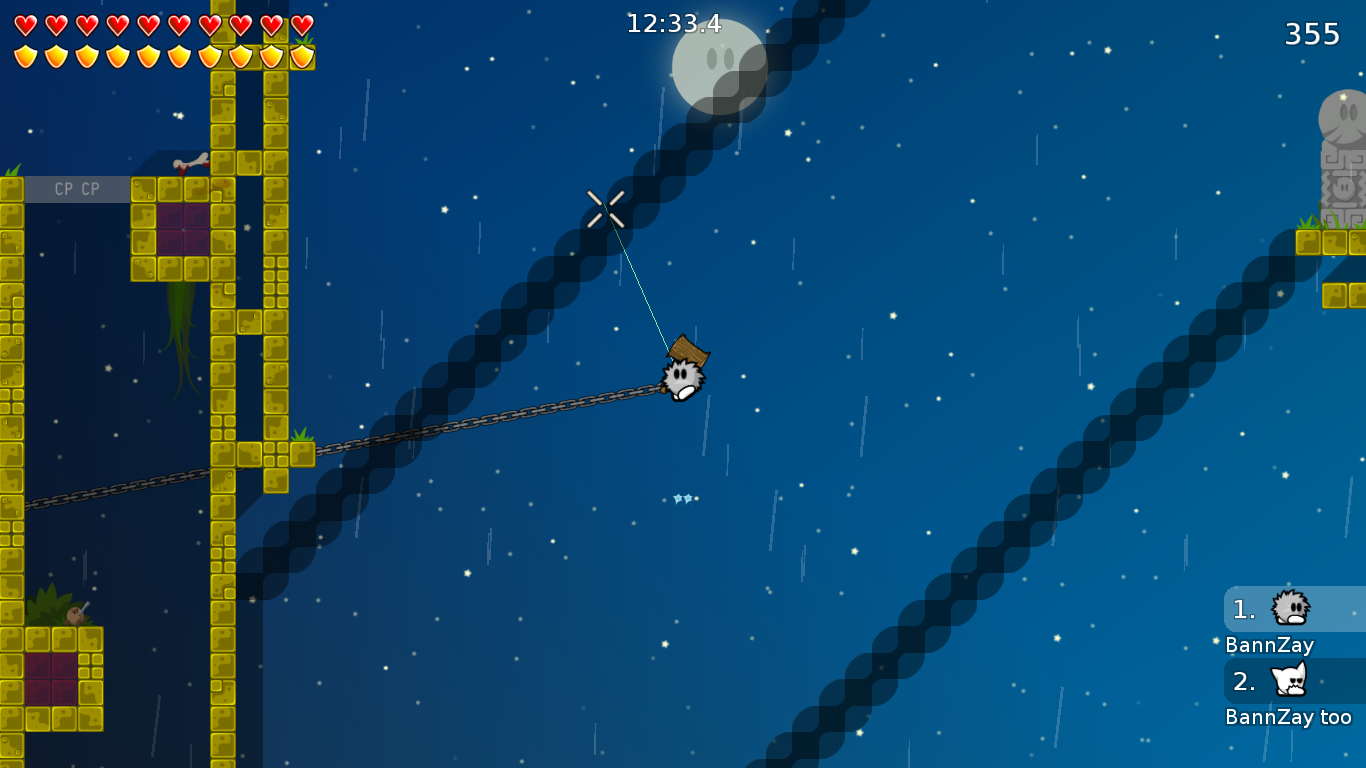Click BannZay's fluffy tee avatar in the scoreboard
Image resolution: width=1366 pixels, height=768 pixels.
pyautogui.click(x=1289, y=610)
